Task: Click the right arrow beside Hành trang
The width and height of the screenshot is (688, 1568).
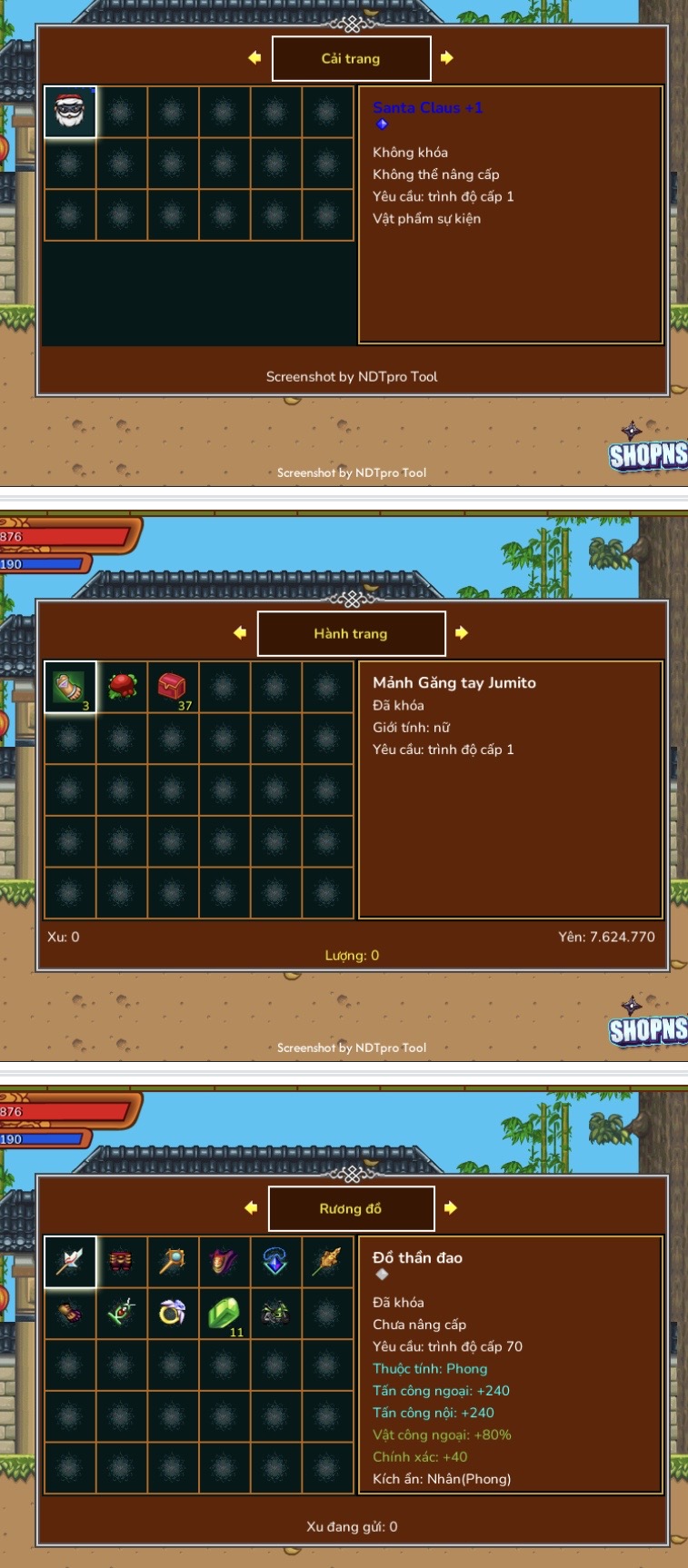Action: coord(462,633)
